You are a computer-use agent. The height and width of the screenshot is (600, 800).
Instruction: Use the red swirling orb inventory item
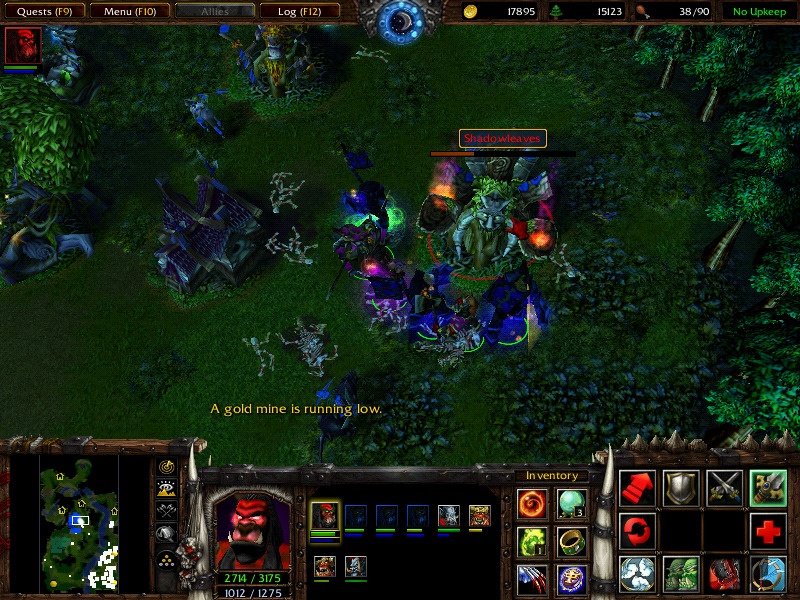tap(531, 503)
